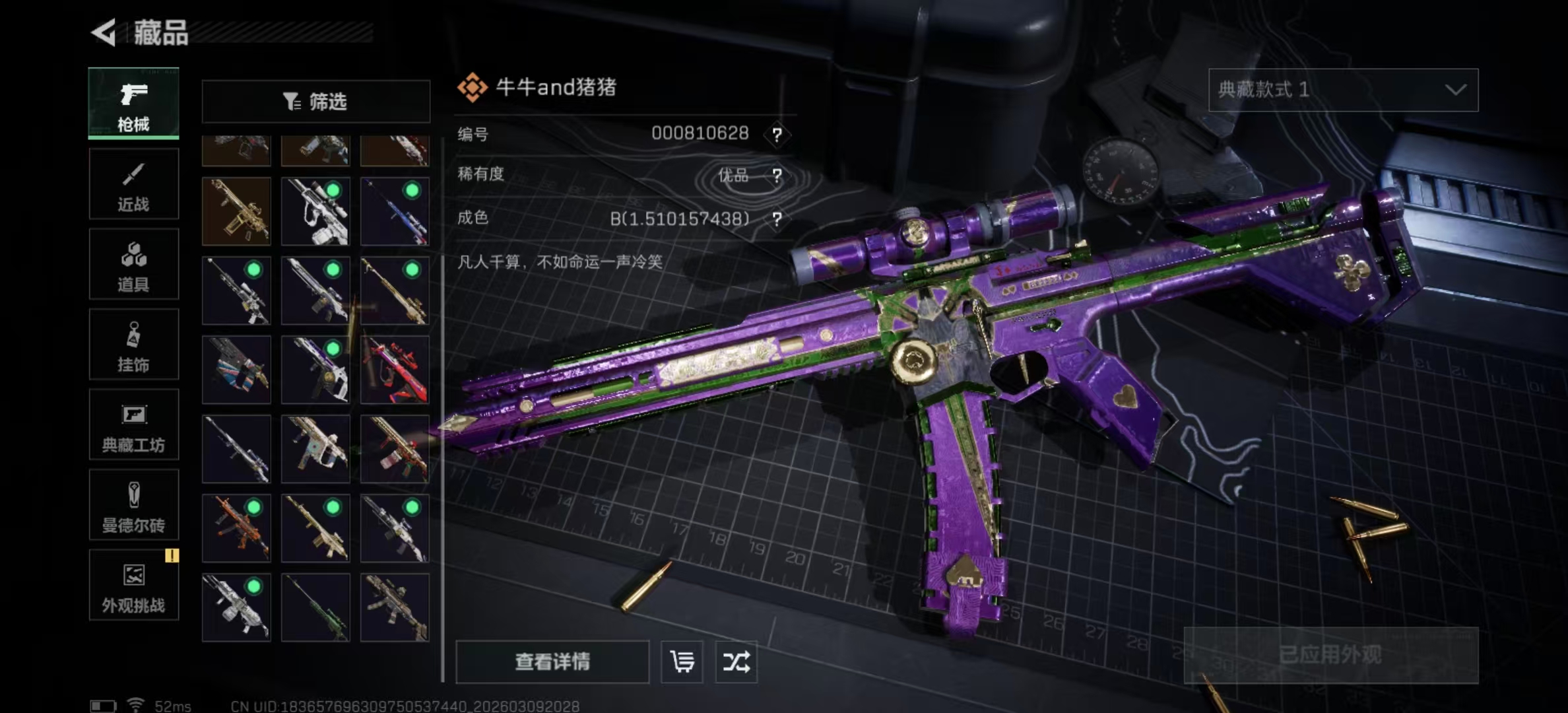This screenshot has height=713, width=1568.
Task: Open the 外观挑战 appearance challenge tab
Action: pos(133,586)
